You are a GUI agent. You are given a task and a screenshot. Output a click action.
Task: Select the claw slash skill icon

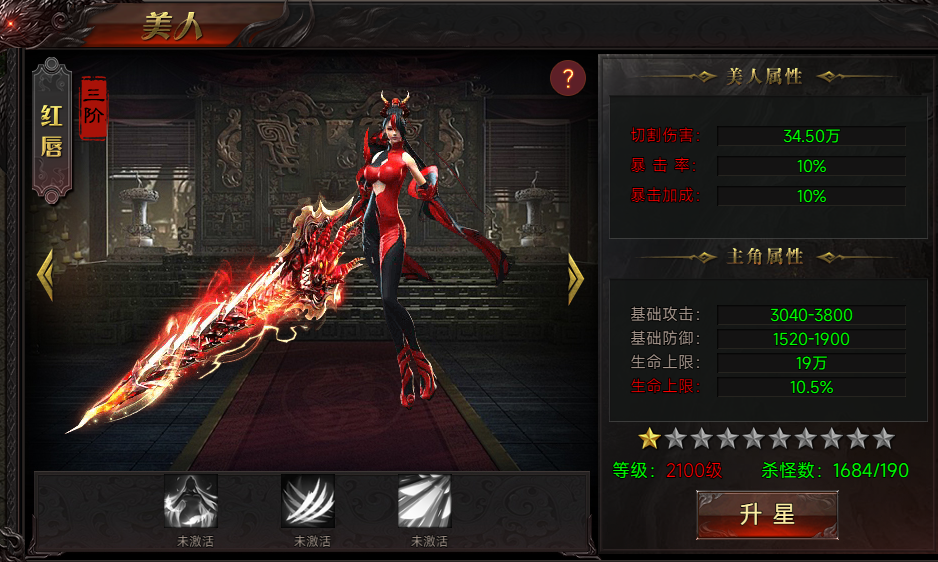[x=308, y=501]
